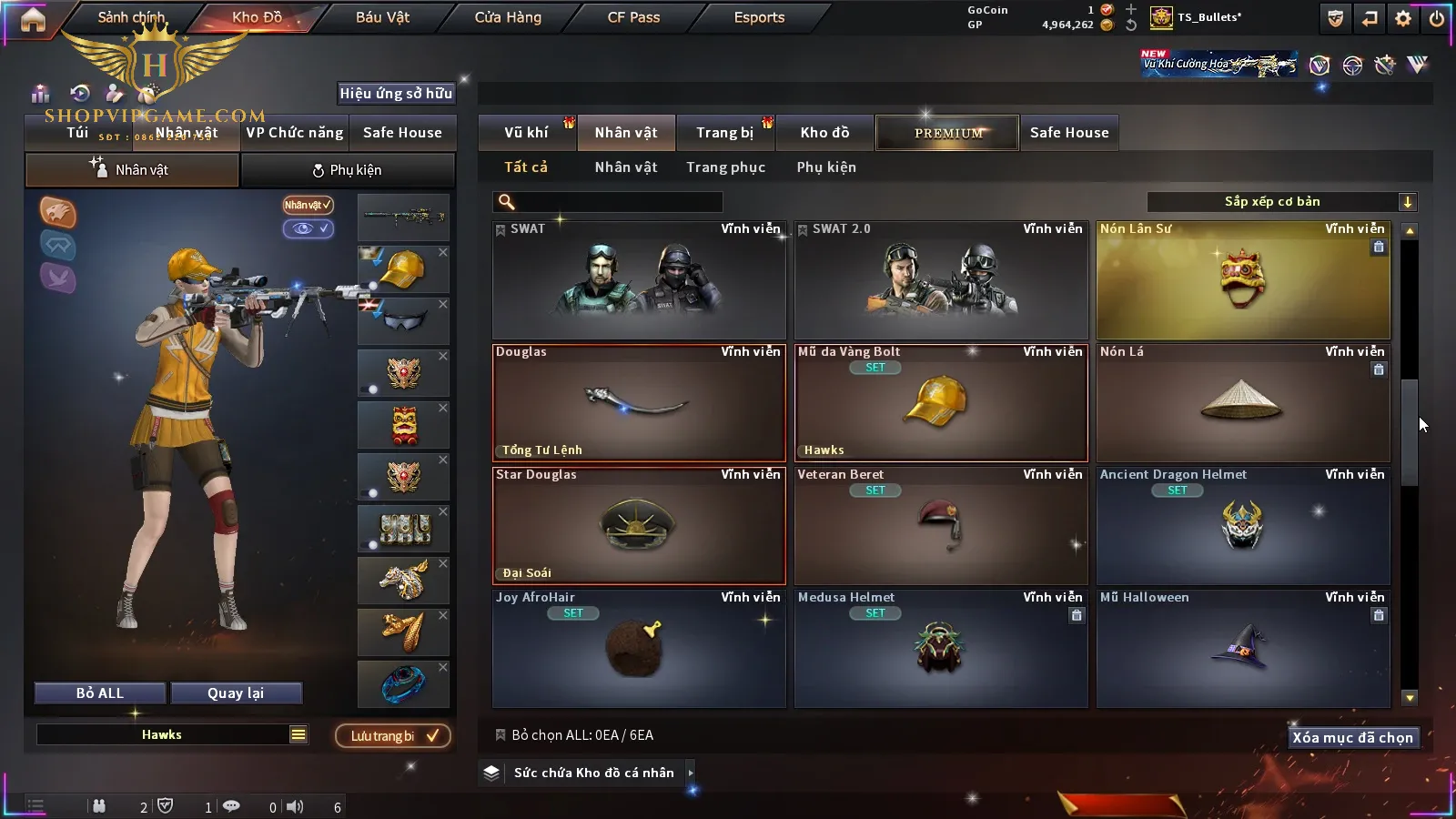Pick the Nón Lá conical hat

point(1242,403)
